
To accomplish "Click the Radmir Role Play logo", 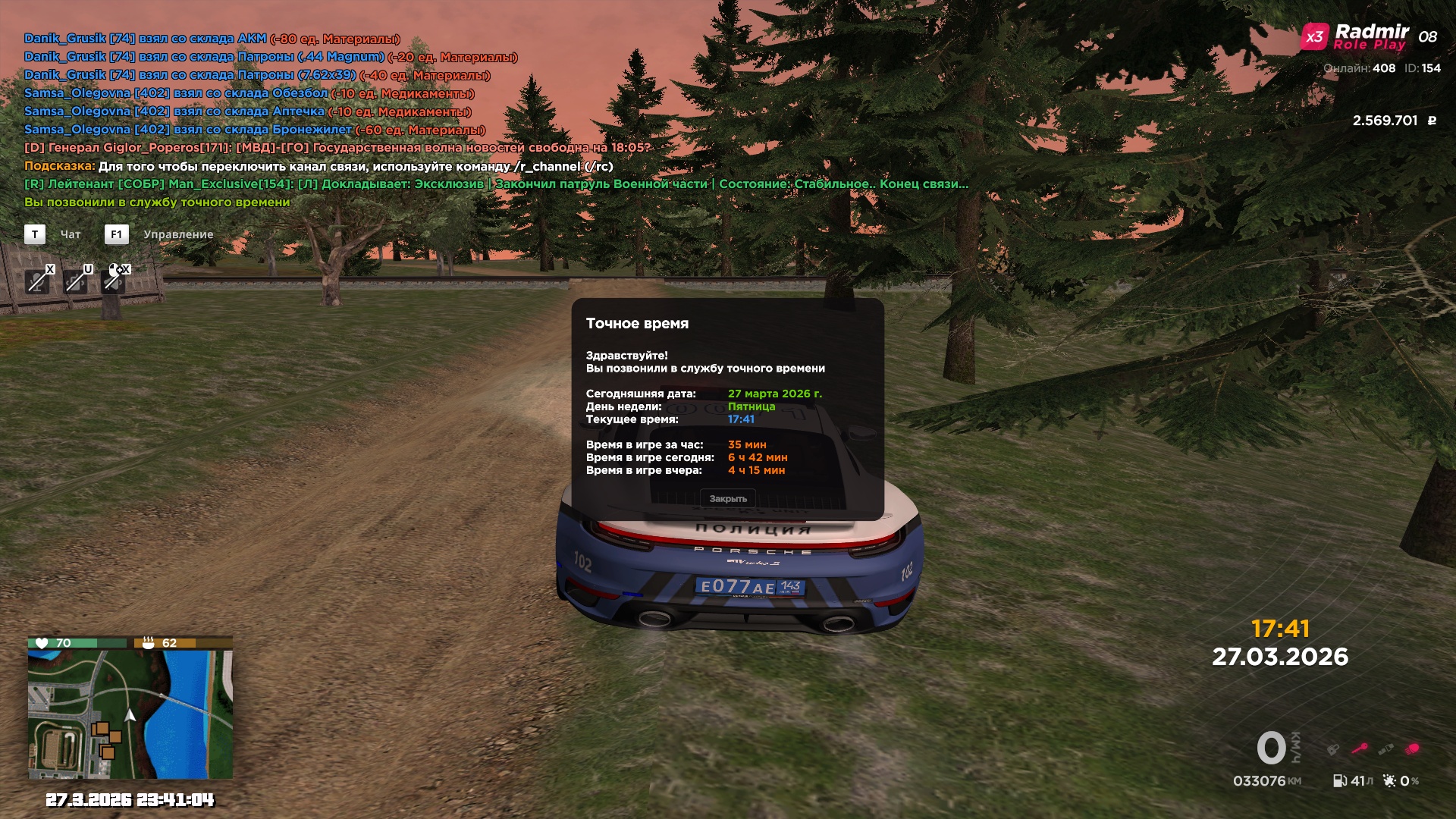I will coord(1356,36).
